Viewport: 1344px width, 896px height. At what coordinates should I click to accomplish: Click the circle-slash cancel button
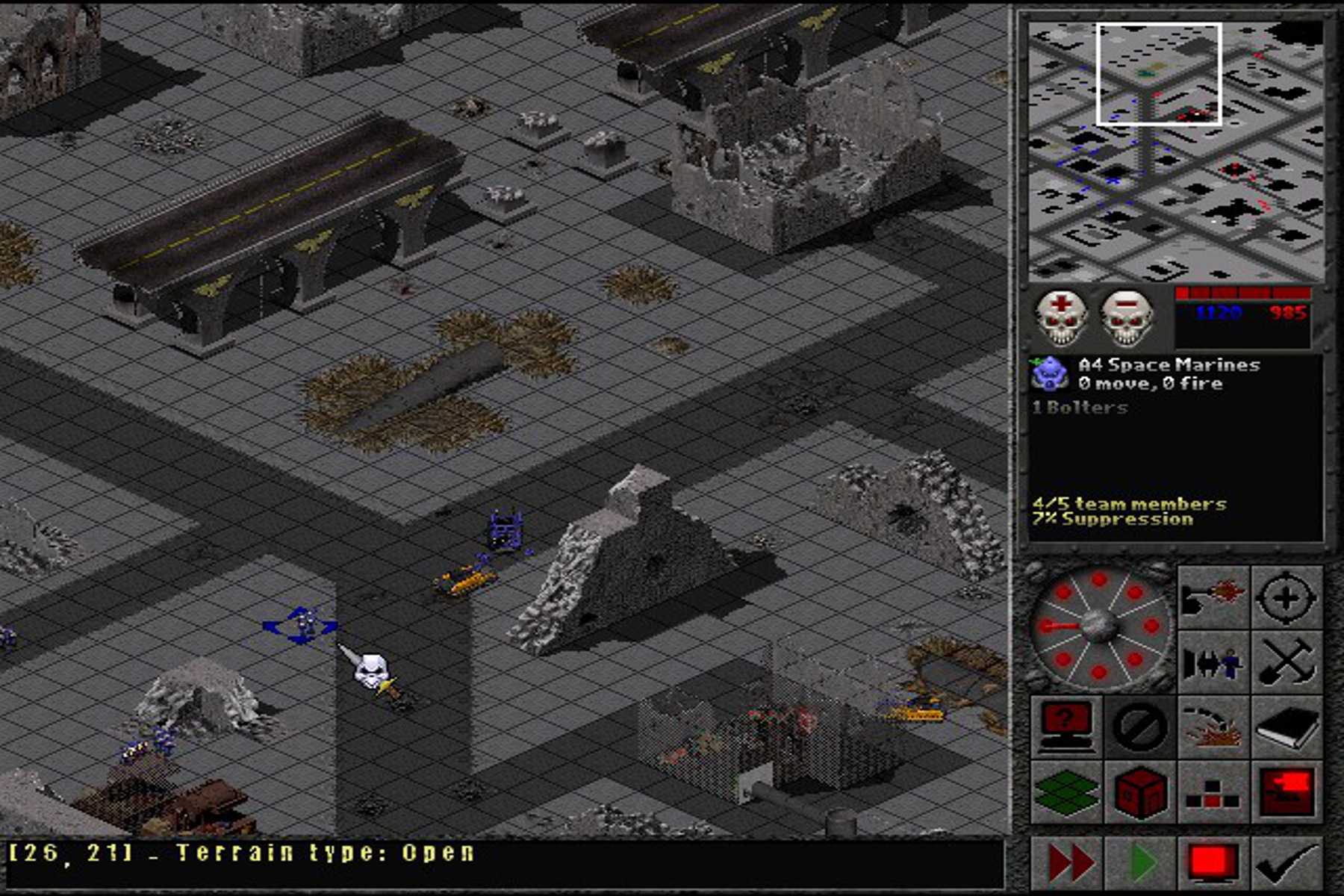pos(1139,726)
